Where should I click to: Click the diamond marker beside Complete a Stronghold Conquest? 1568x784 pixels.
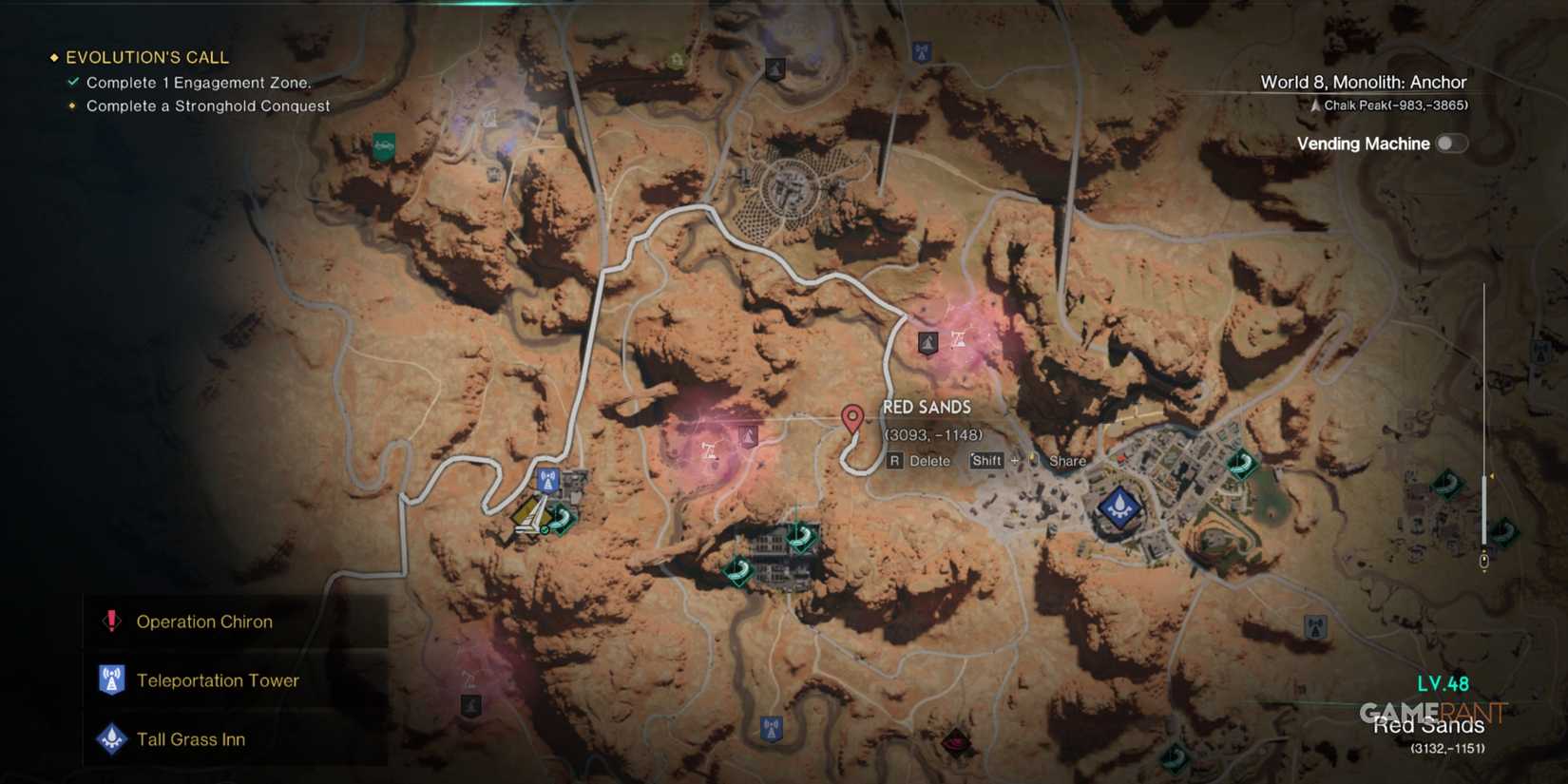72,106
